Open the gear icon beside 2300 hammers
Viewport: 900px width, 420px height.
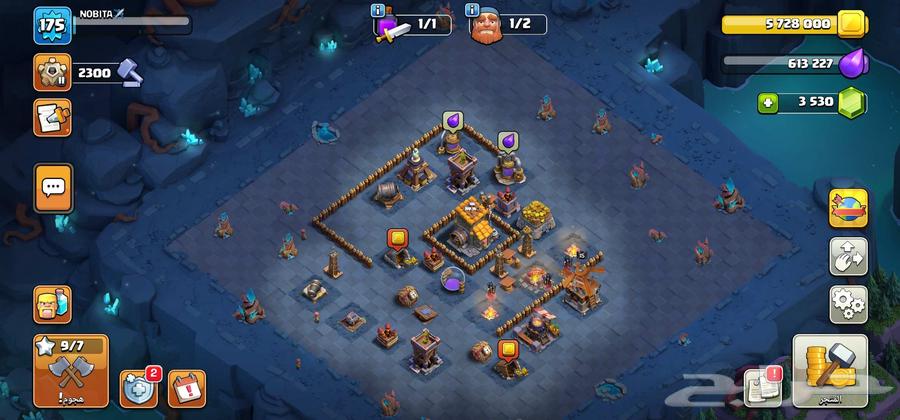pyautogui.click(x=50, y=71)
